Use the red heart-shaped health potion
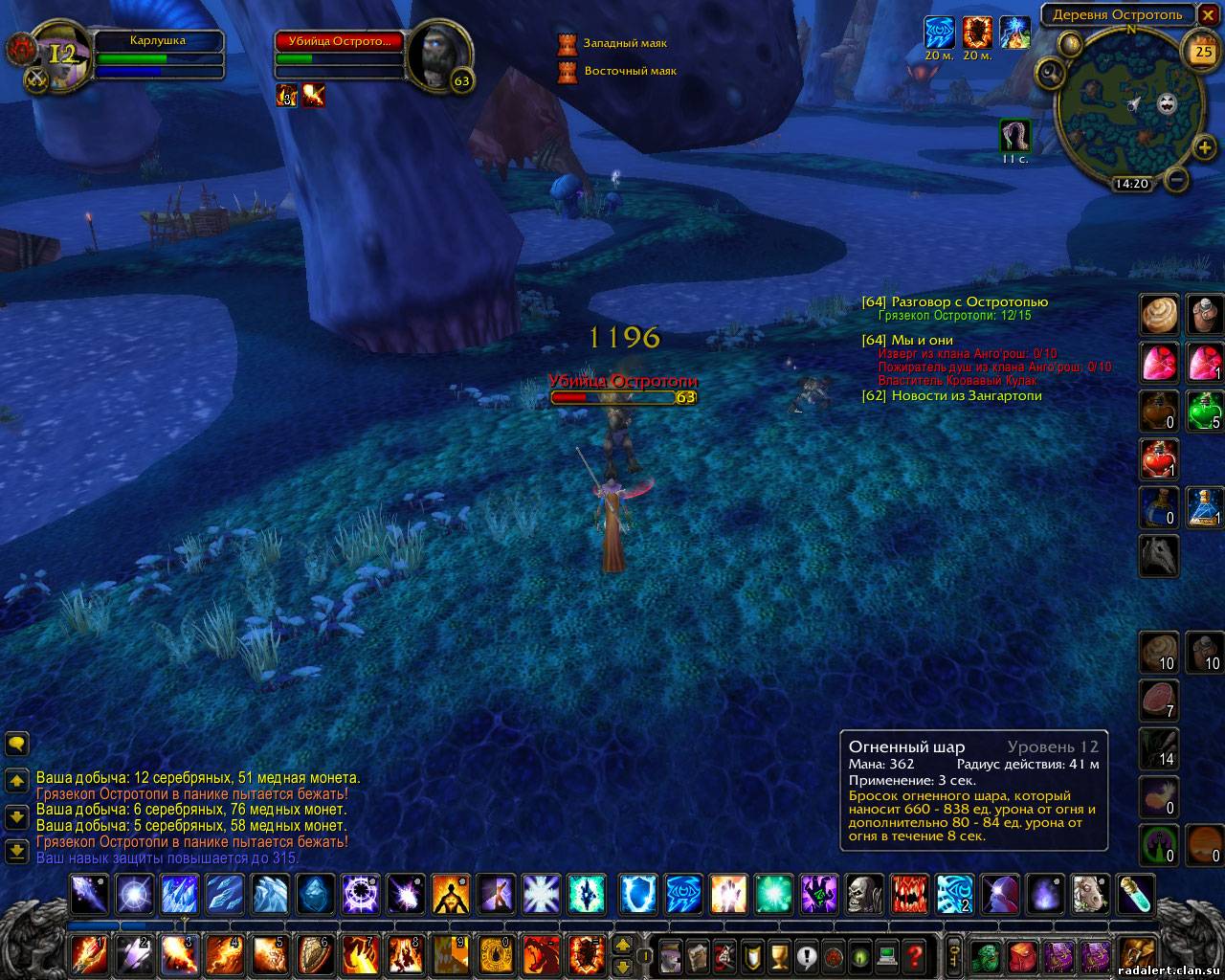This screenshot has height=980, width=1225. [1158, 459]
